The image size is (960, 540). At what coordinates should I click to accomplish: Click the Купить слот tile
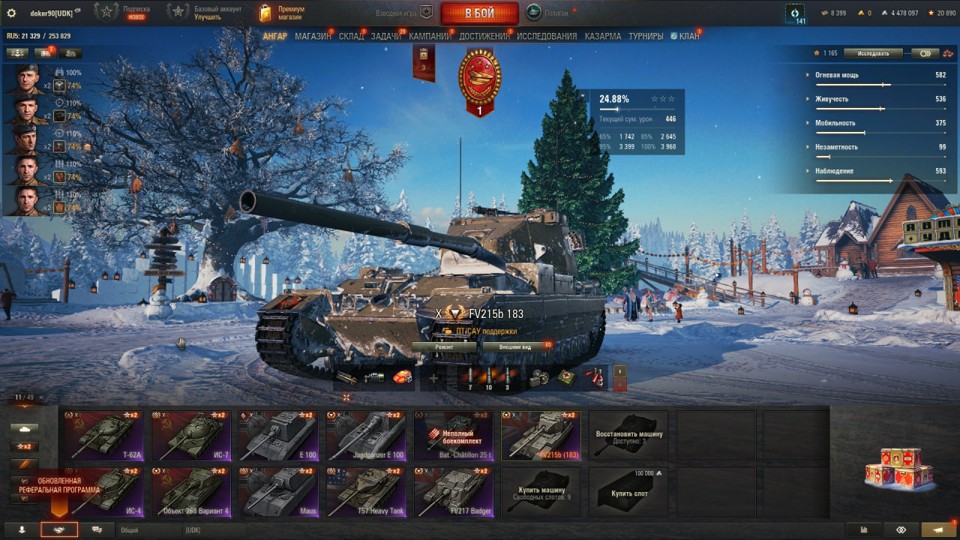[628, 492]
